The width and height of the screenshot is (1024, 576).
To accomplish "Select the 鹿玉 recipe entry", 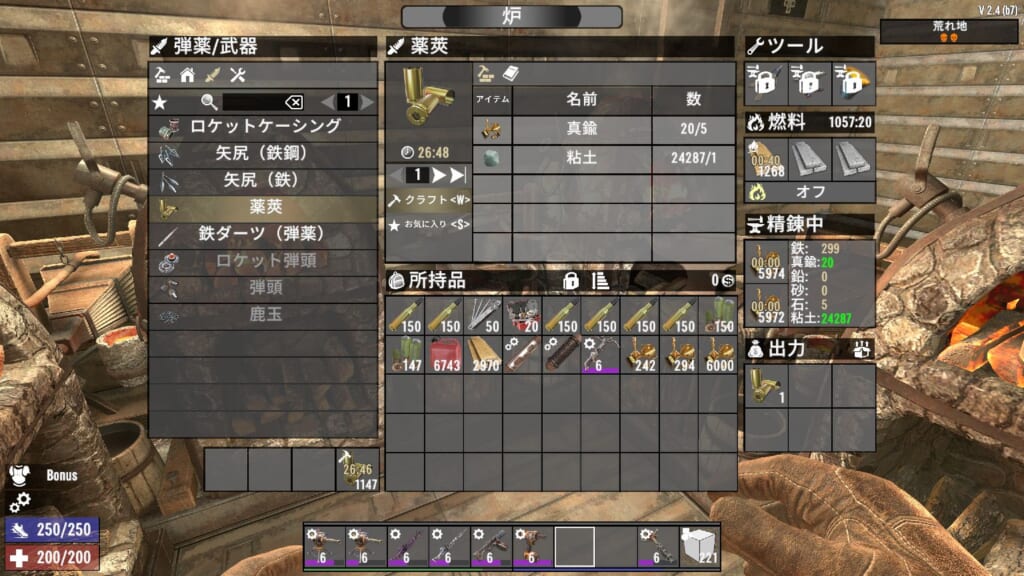I will tap(265, 316).
